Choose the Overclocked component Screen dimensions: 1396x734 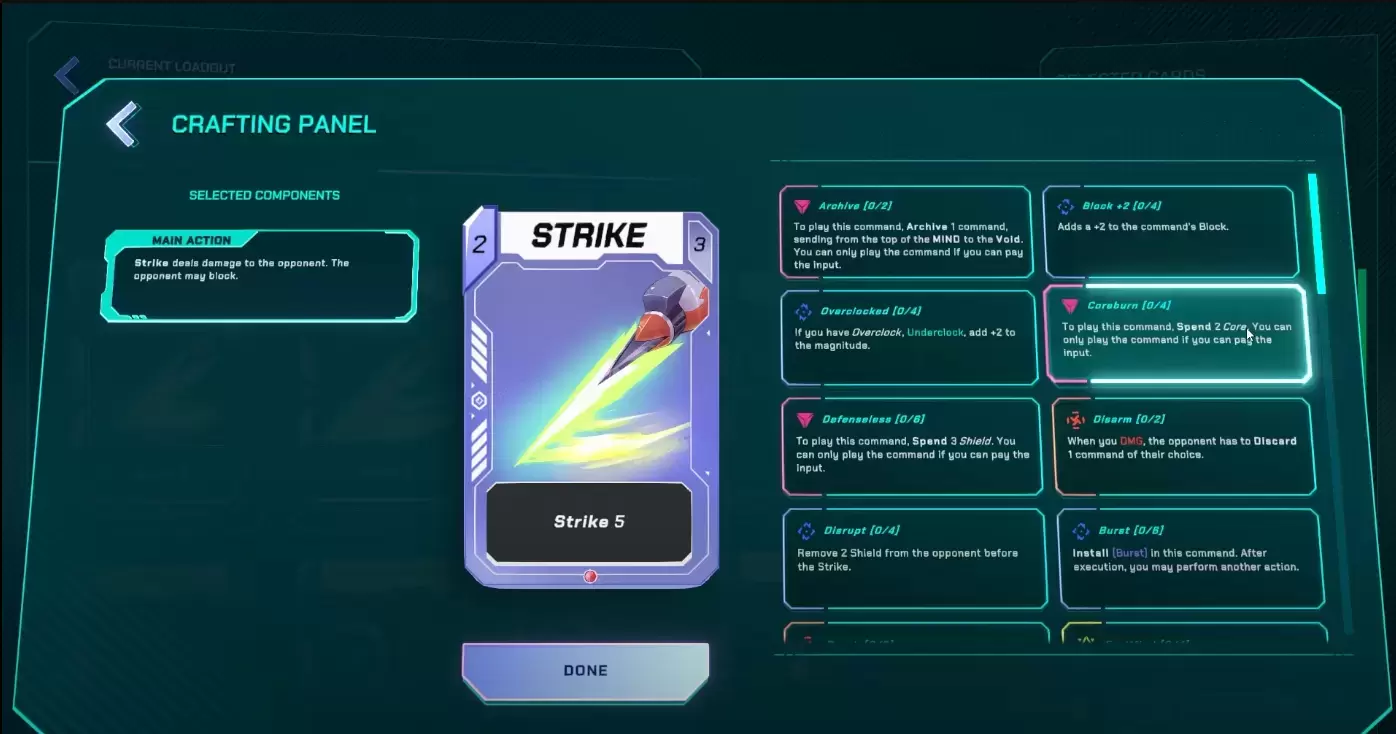pos(908,337)
